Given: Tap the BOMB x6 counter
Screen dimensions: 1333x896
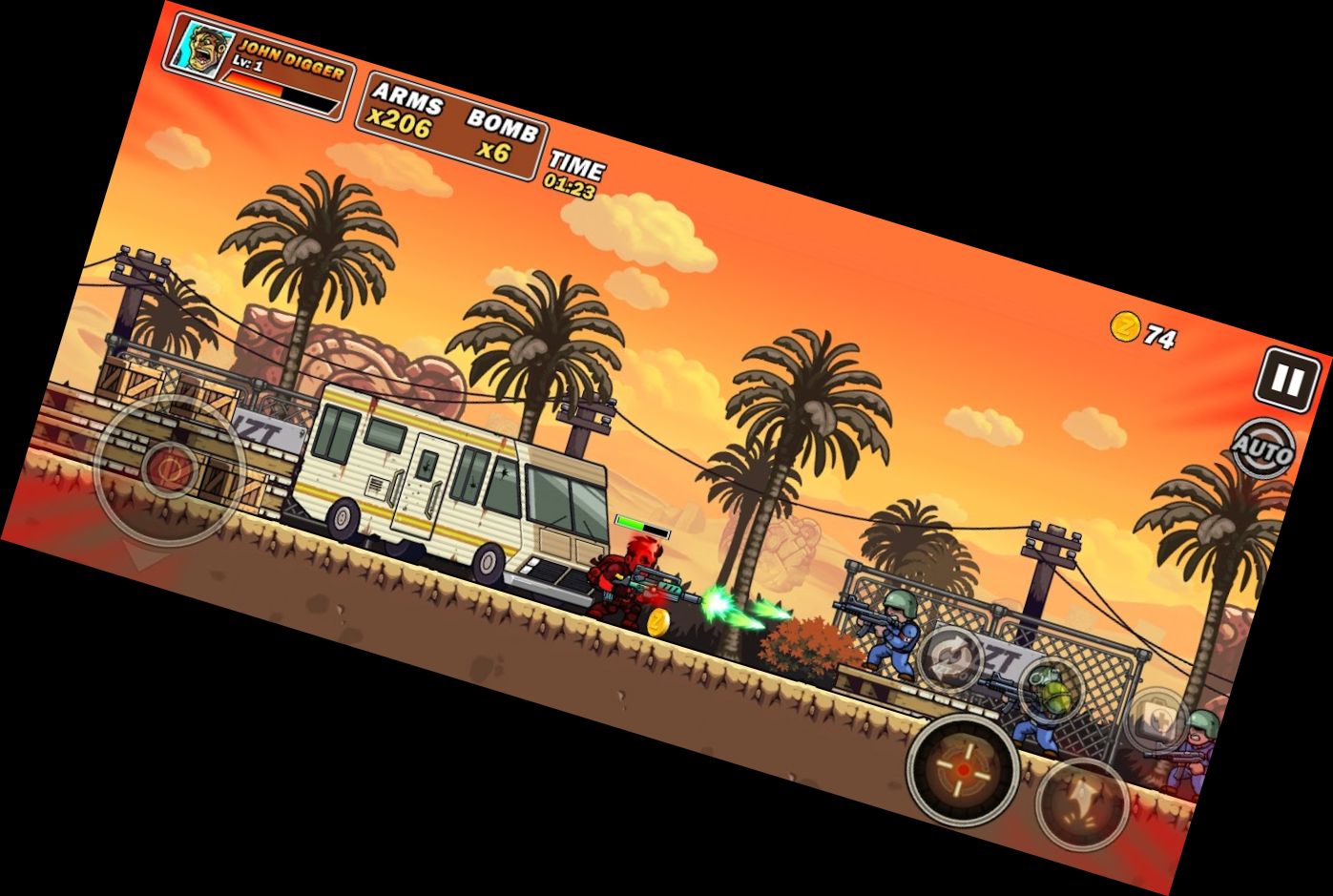Looking at the screenshot, I should pos(503,136).
